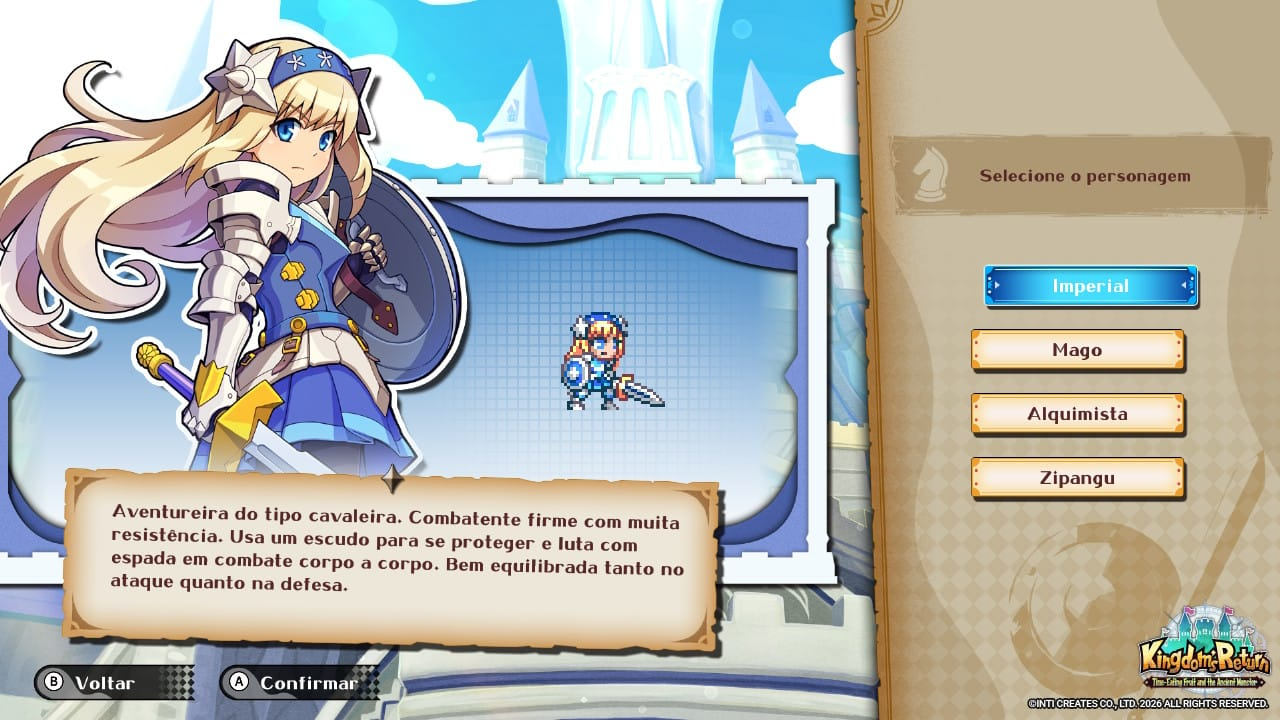Confirm the selection with Confirmar
This screenshot has width=1280, height=720.
coord(296,683)
